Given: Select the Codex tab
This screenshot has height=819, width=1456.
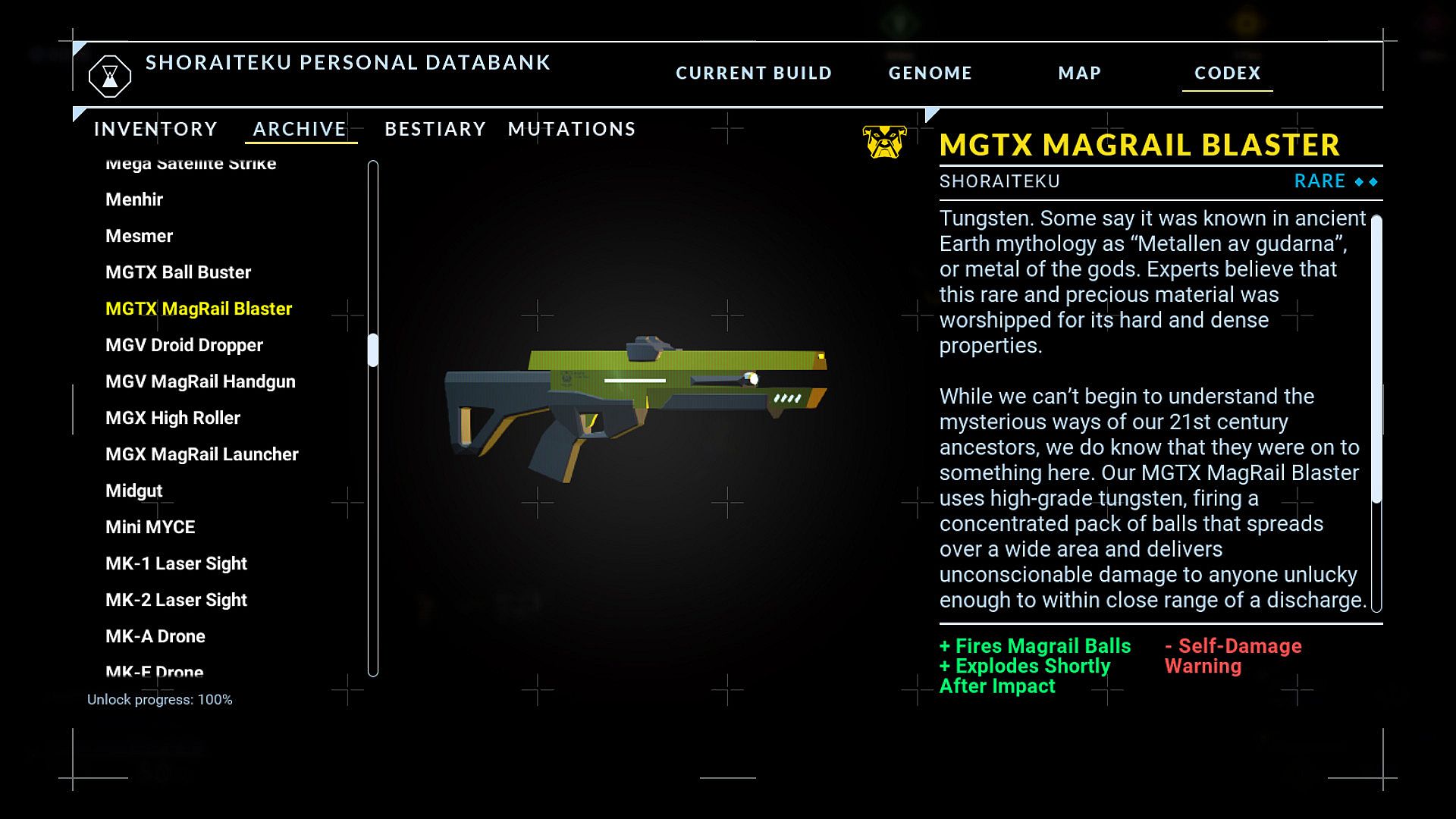Looking at the screenshot, I should pos(1227,73).
